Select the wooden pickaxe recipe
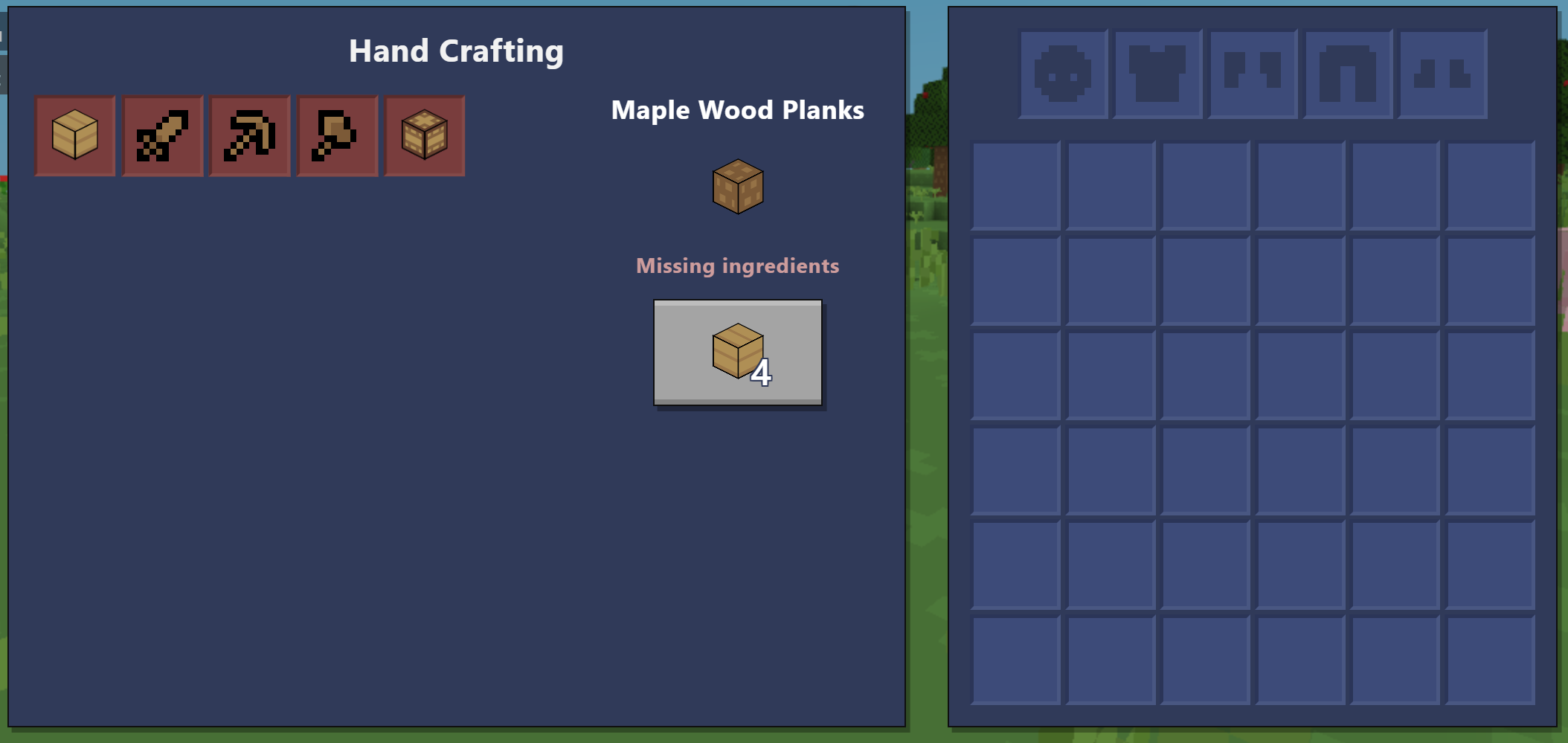This screenshot has width=1568, height=743. coord(250,136)
